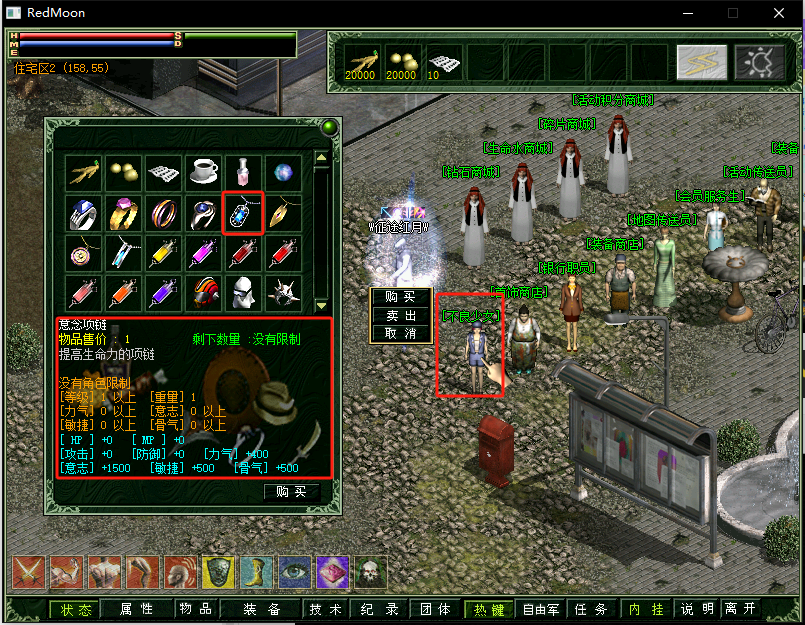The image size is (805, 625).
Task: Open the 属性 attributes tab
Action: coord(136,609)
